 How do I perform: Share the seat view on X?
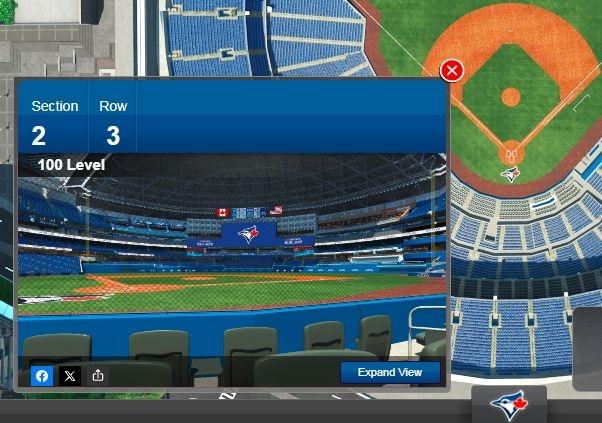click(70, 376)
